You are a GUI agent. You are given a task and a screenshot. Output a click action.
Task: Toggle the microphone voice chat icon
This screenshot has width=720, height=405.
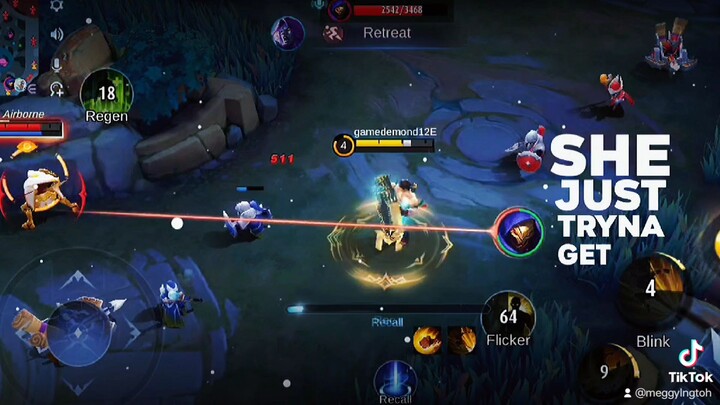(57, 63)
